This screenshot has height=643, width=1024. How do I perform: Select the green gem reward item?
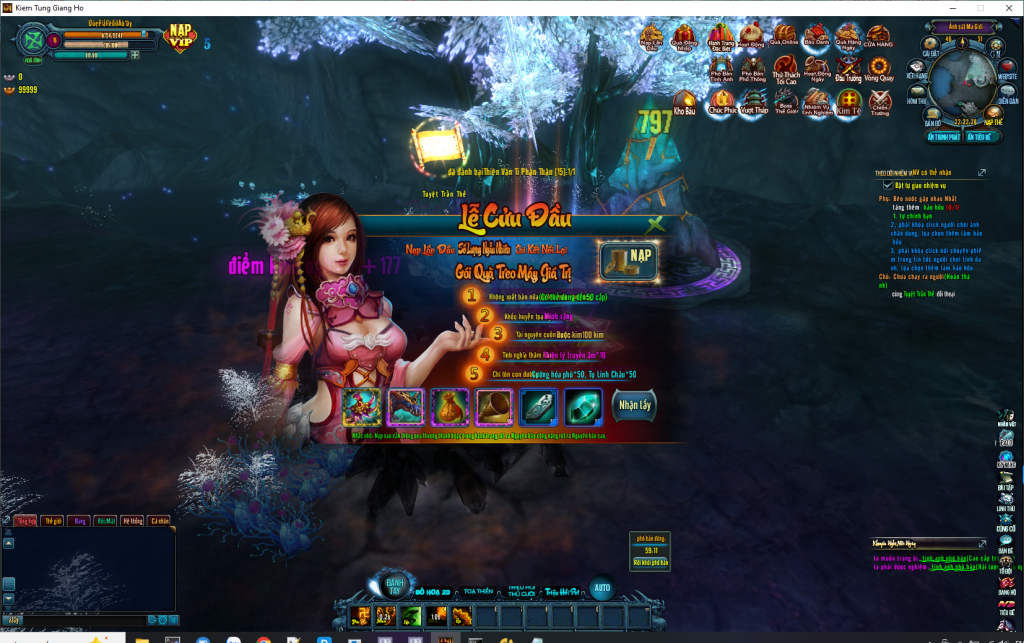583,407
